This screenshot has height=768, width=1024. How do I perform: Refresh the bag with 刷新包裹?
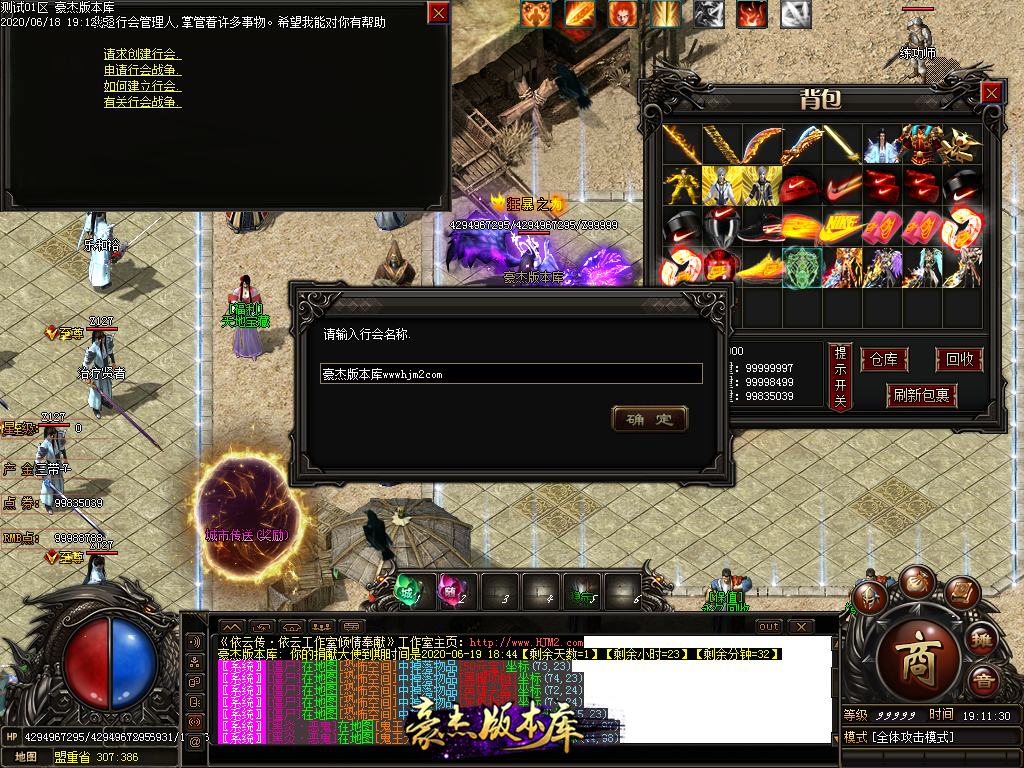pyautogui.click(x=921, y=396)
